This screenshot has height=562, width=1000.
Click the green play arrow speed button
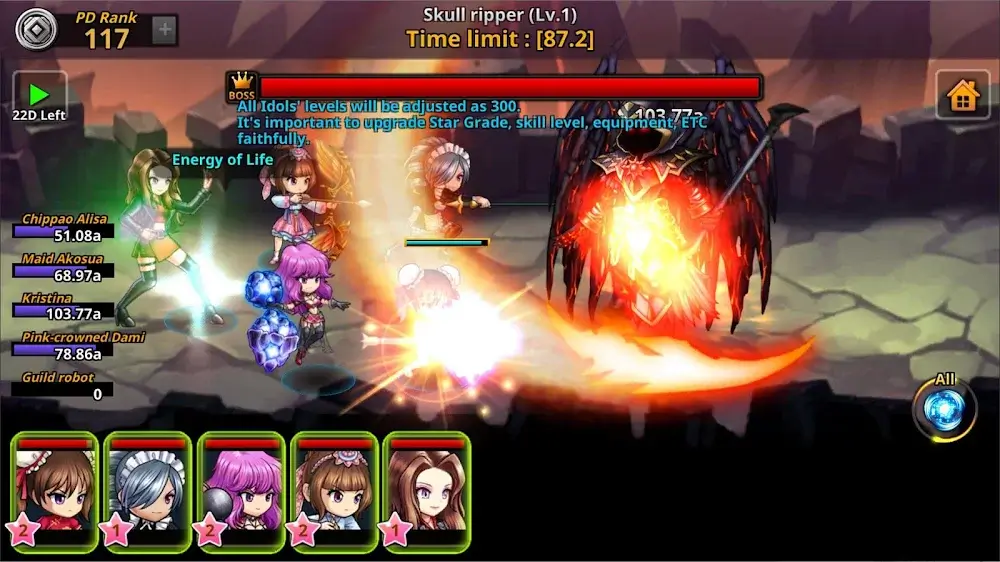(x=40, y=95)
